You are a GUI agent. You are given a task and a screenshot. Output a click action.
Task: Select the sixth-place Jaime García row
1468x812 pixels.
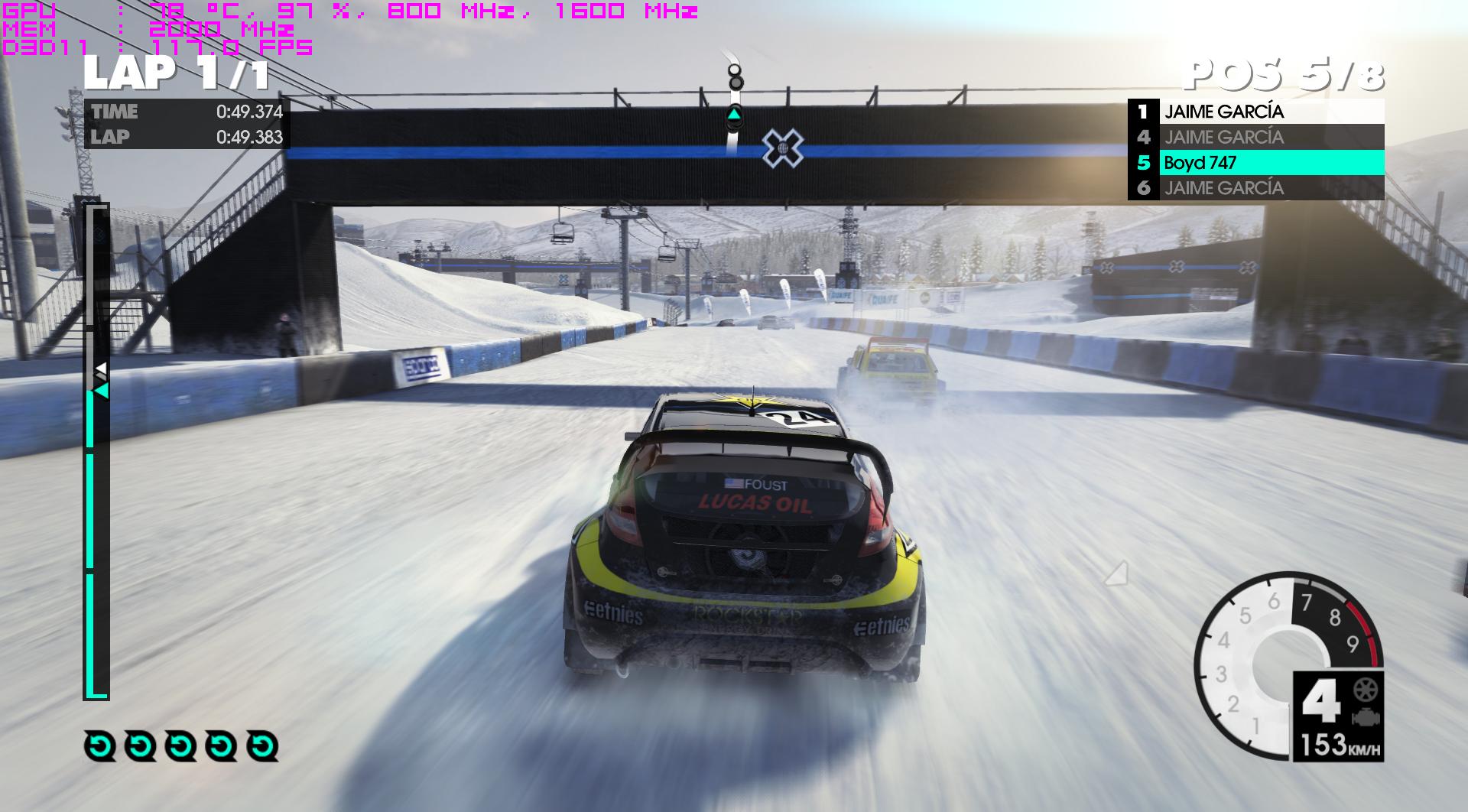pyautogui.click(x=1255, y=188)
